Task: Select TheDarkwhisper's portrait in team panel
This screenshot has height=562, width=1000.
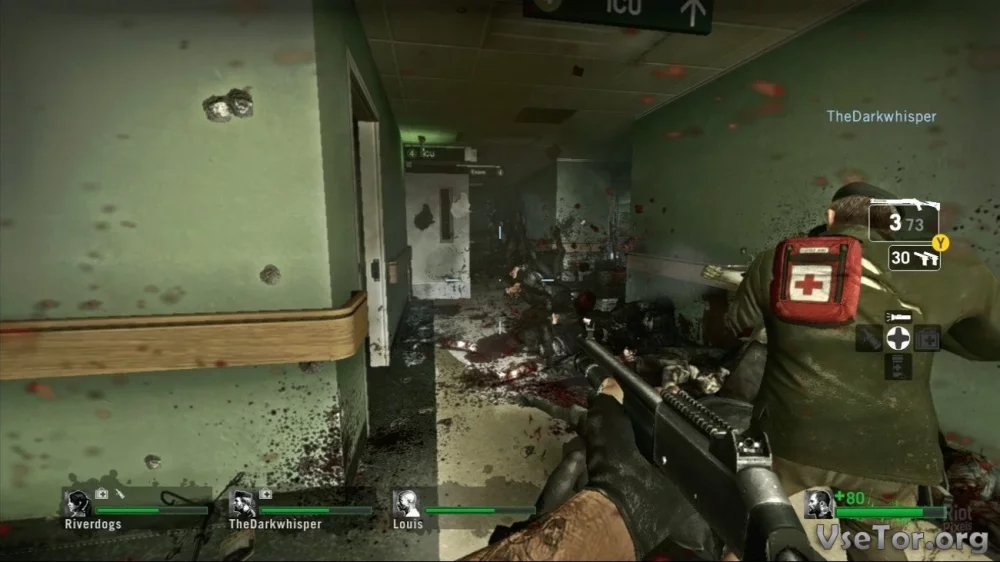Action: click(243, 504)
